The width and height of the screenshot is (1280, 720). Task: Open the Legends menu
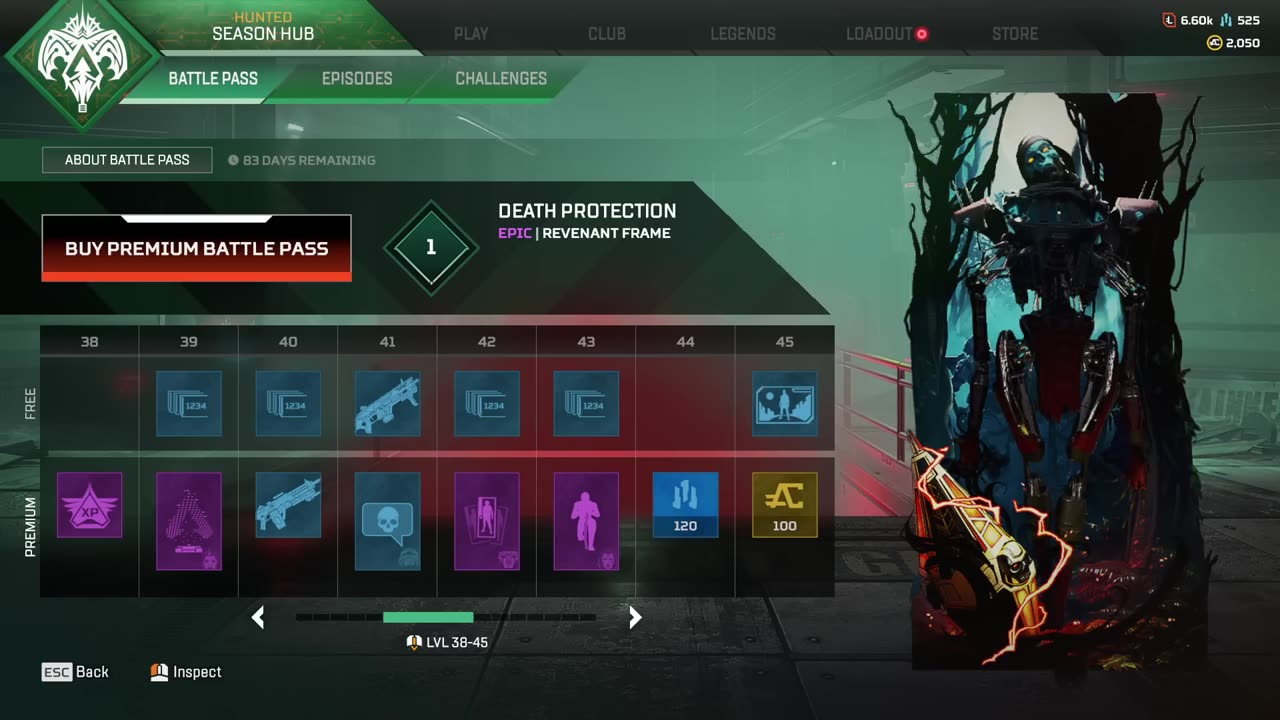(743, 34)
